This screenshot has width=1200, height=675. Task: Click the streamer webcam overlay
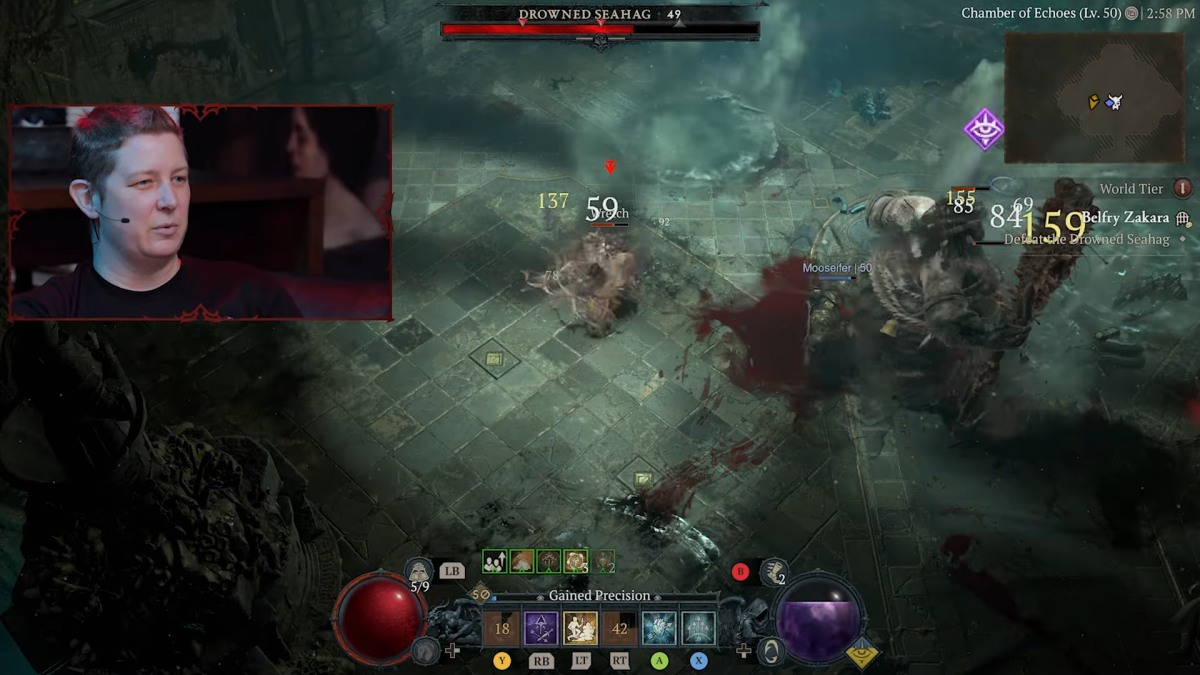coord(200,212)
